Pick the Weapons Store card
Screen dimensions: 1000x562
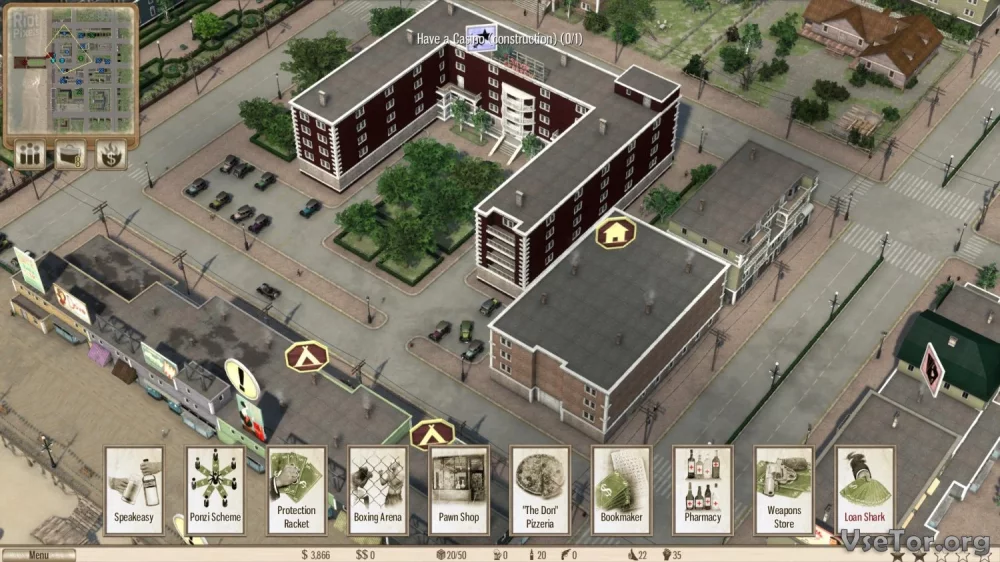point(784,489)
